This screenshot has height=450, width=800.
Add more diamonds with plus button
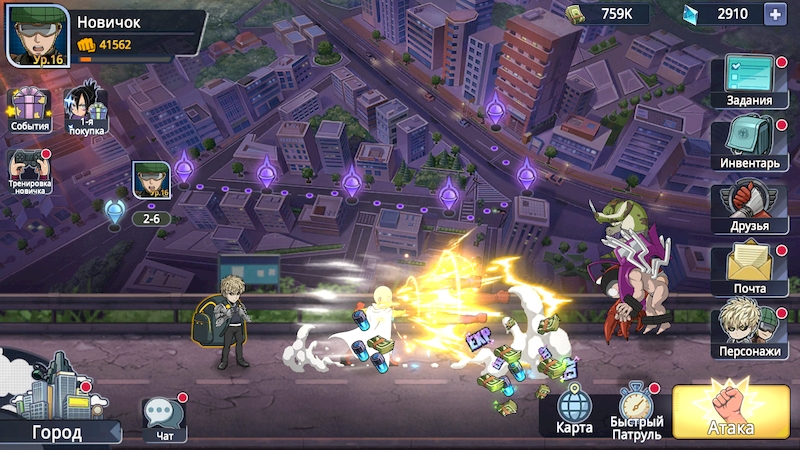(x=773, y=14)
